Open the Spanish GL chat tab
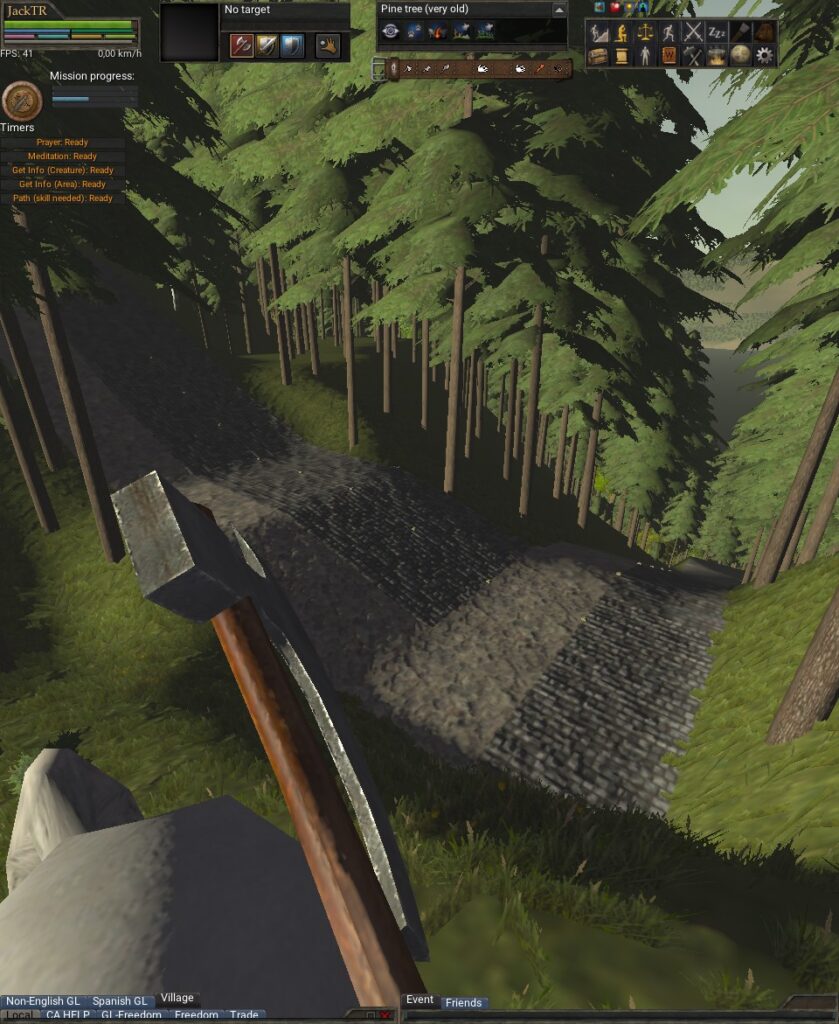839x1024 pixels. coord(119,1001)
